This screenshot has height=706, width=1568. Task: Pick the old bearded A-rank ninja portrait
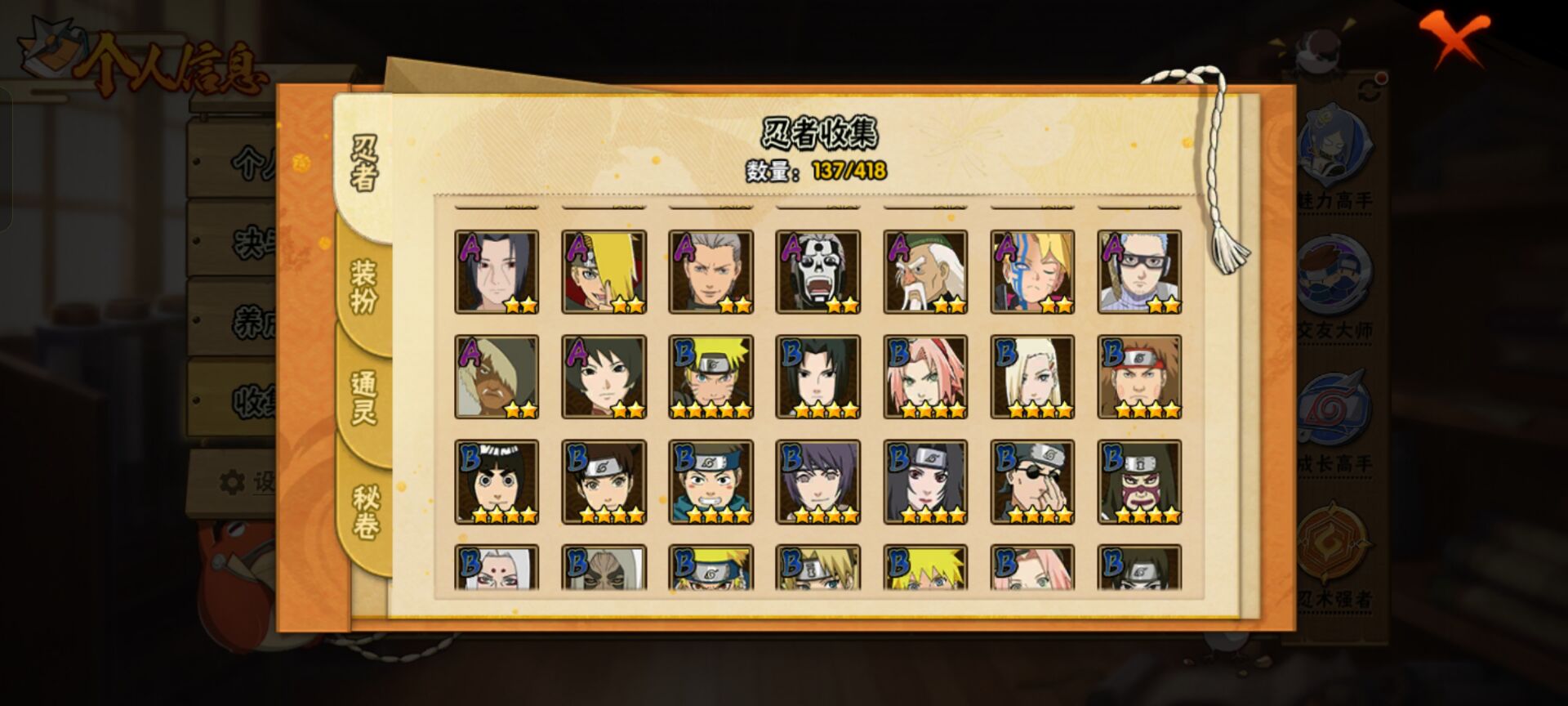pyautogui.click(x=925, y=272)
